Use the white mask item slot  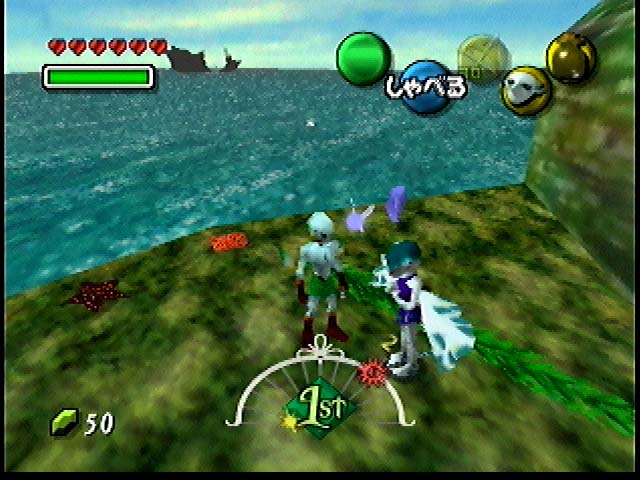pyautogui.click(x=525, y=89)
